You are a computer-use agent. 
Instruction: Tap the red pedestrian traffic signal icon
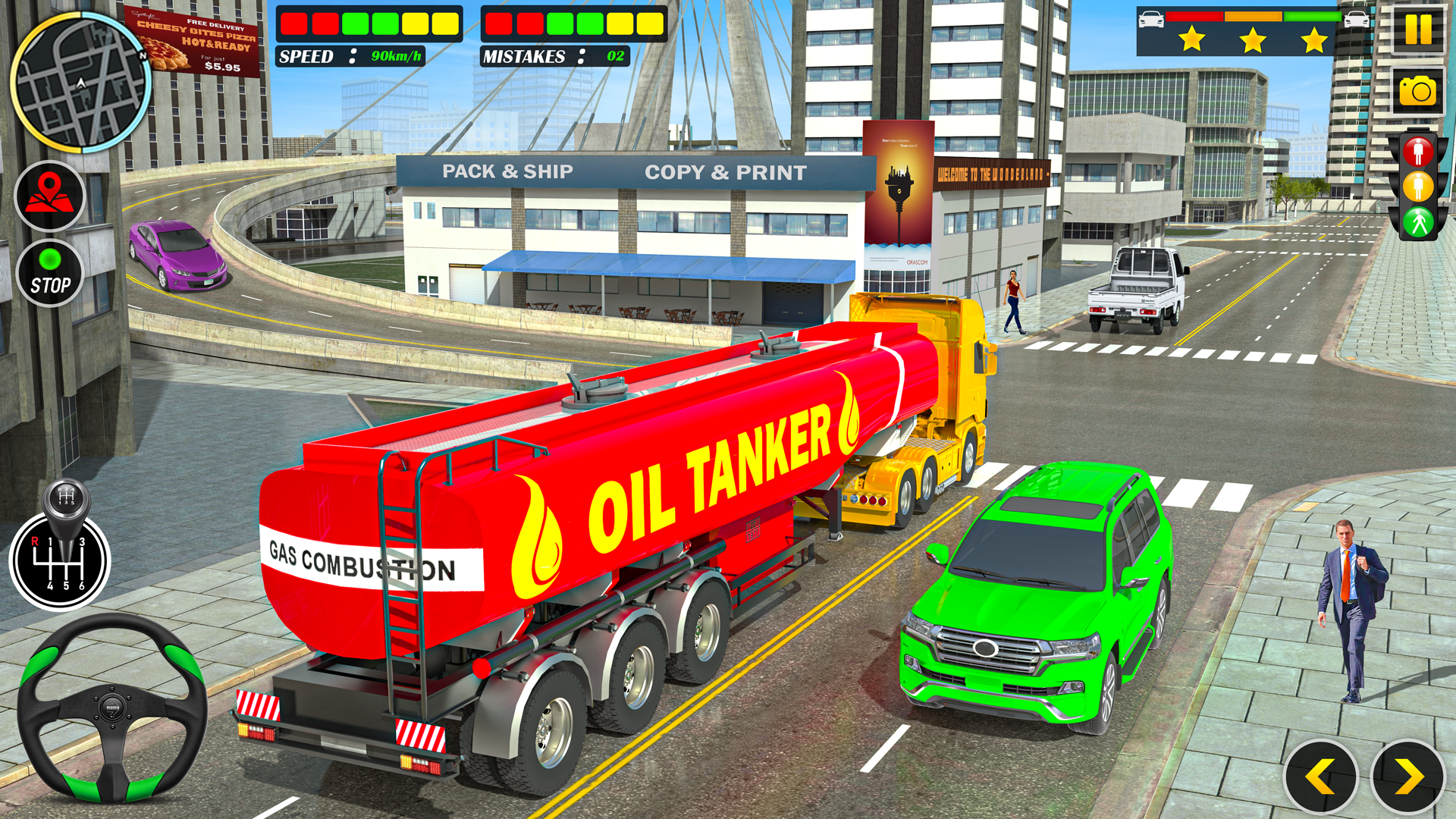pyautogui.click(x=1418, y=150)
